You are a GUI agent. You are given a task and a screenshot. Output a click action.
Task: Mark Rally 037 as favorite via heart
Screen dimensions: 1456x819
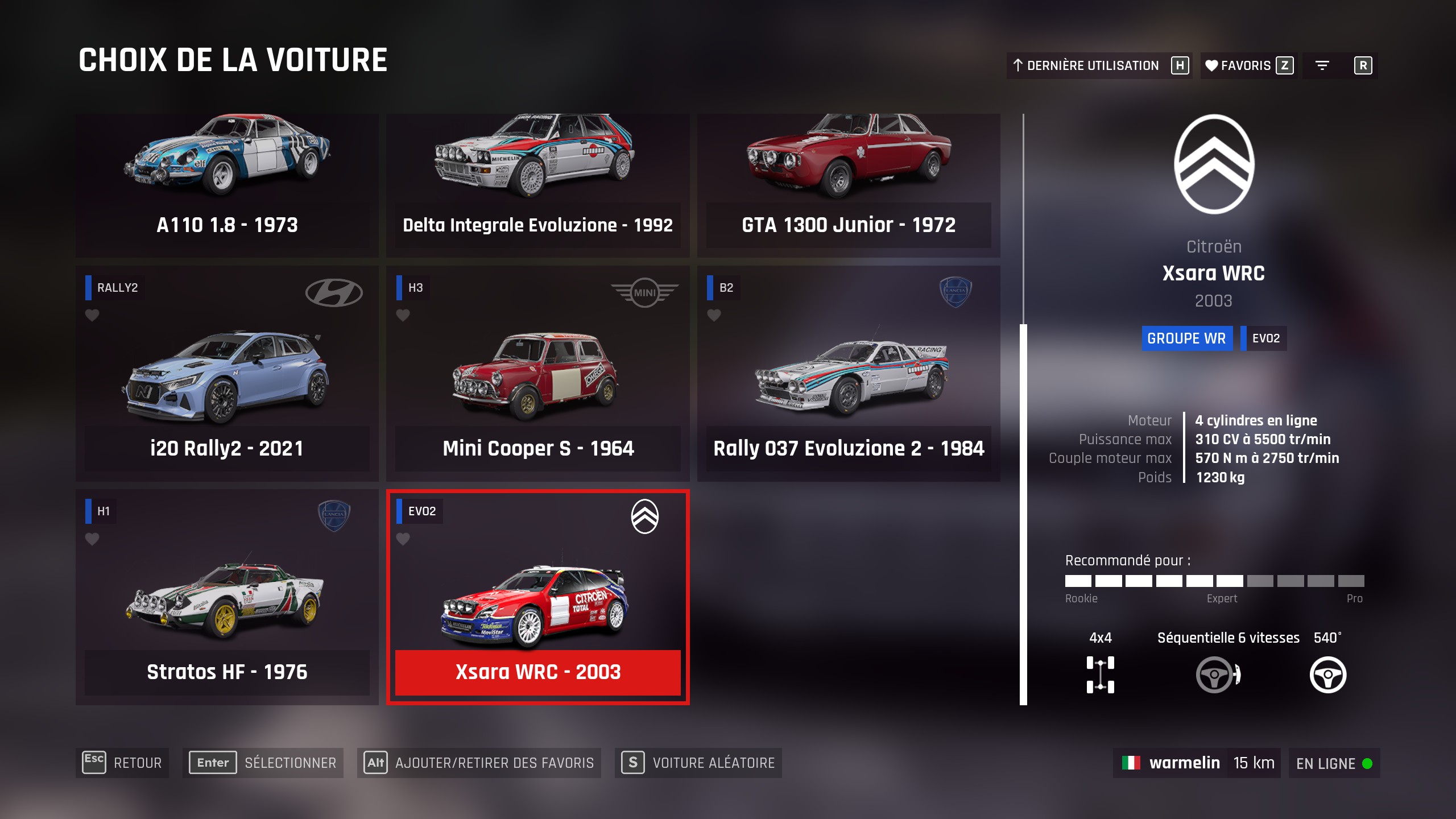[714, 315]
